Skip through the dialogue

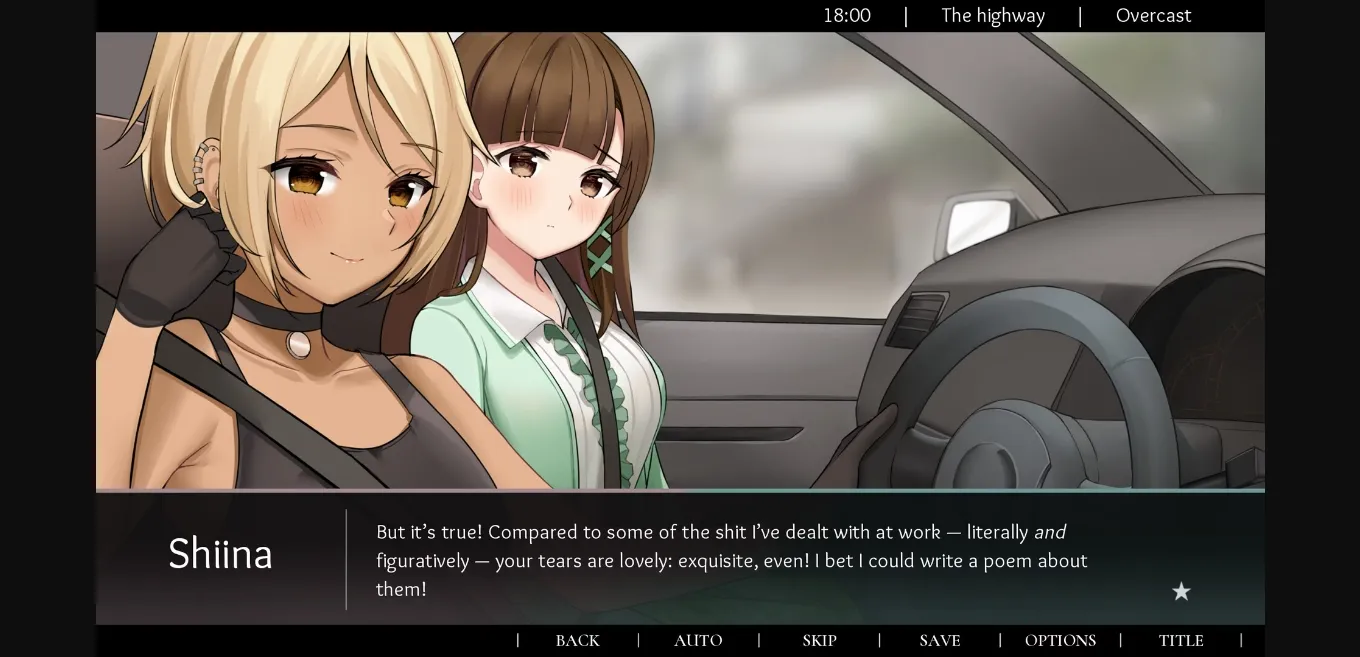tap(819, 641)
